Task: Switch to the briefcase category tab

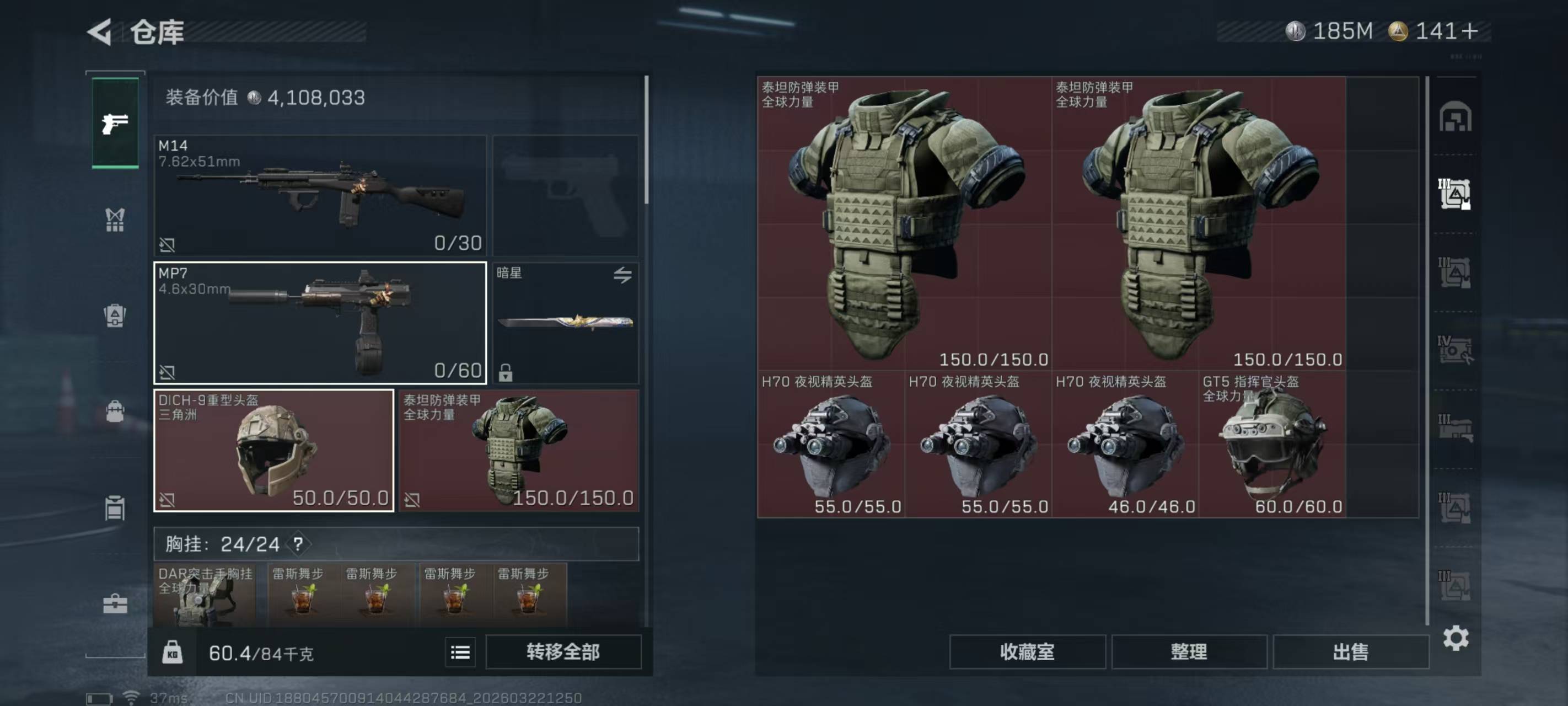Action: click(115, 603)
